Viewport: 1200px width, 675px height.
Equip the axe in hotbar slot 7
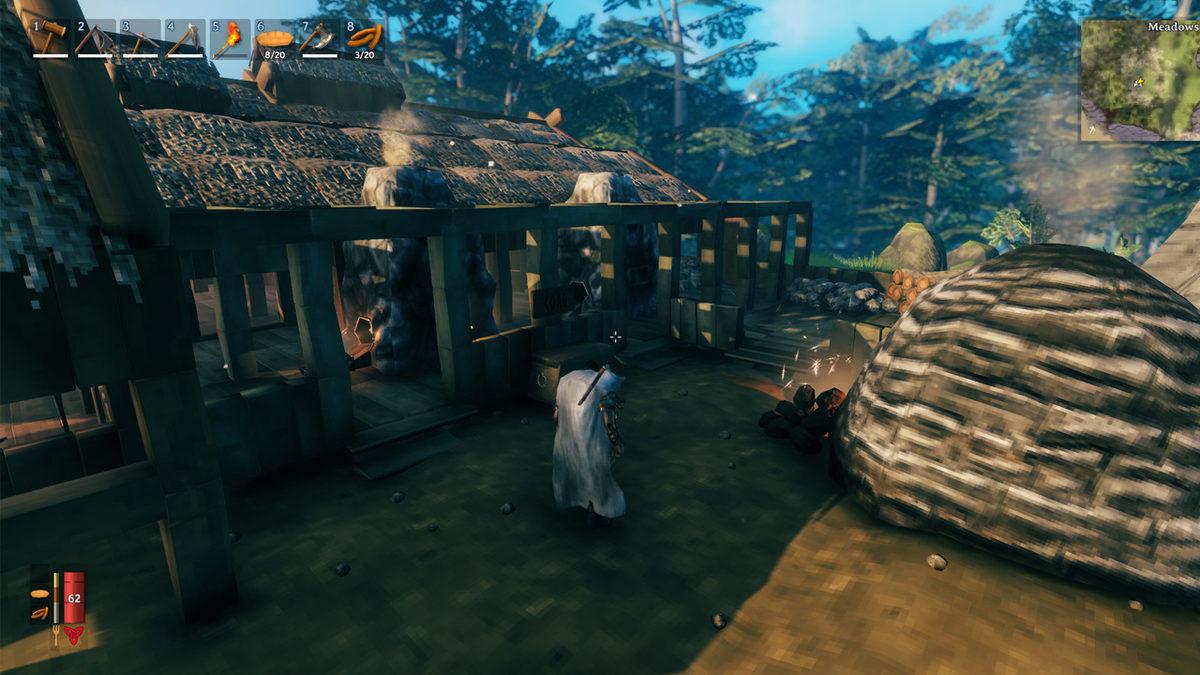(x=318, y=38)
